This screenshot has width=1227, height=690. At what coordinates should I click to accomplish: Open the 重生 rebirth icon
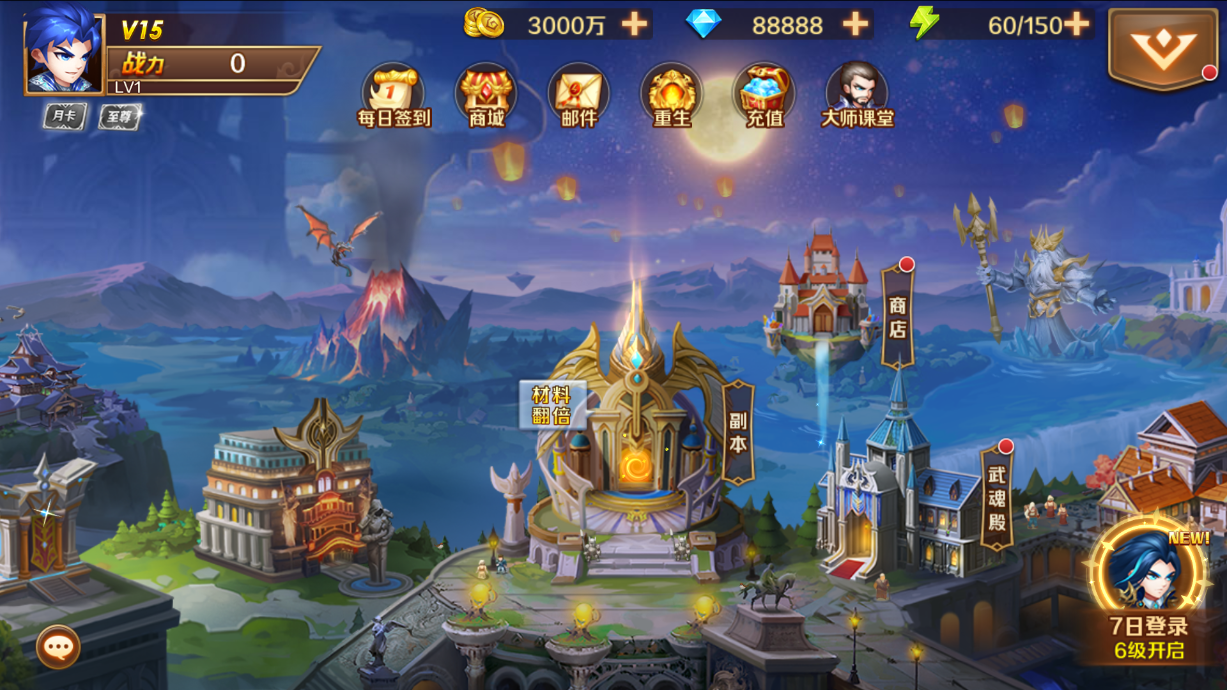coord(671,96)
